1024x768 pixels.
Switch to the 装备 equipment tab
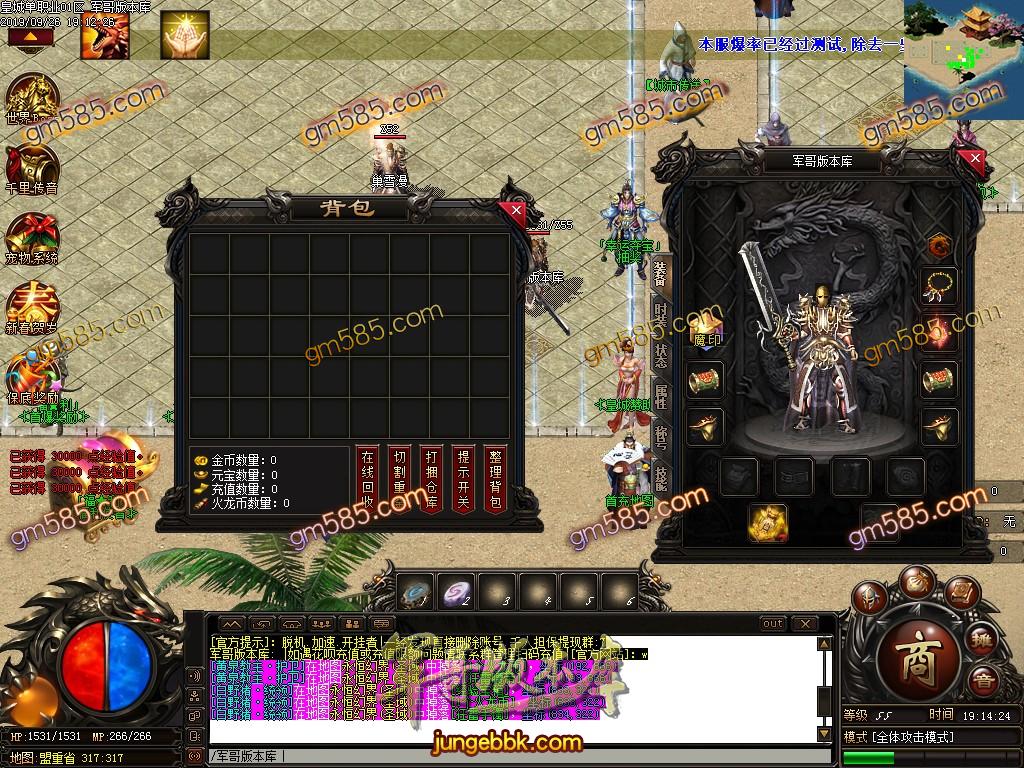pos(661,272)
